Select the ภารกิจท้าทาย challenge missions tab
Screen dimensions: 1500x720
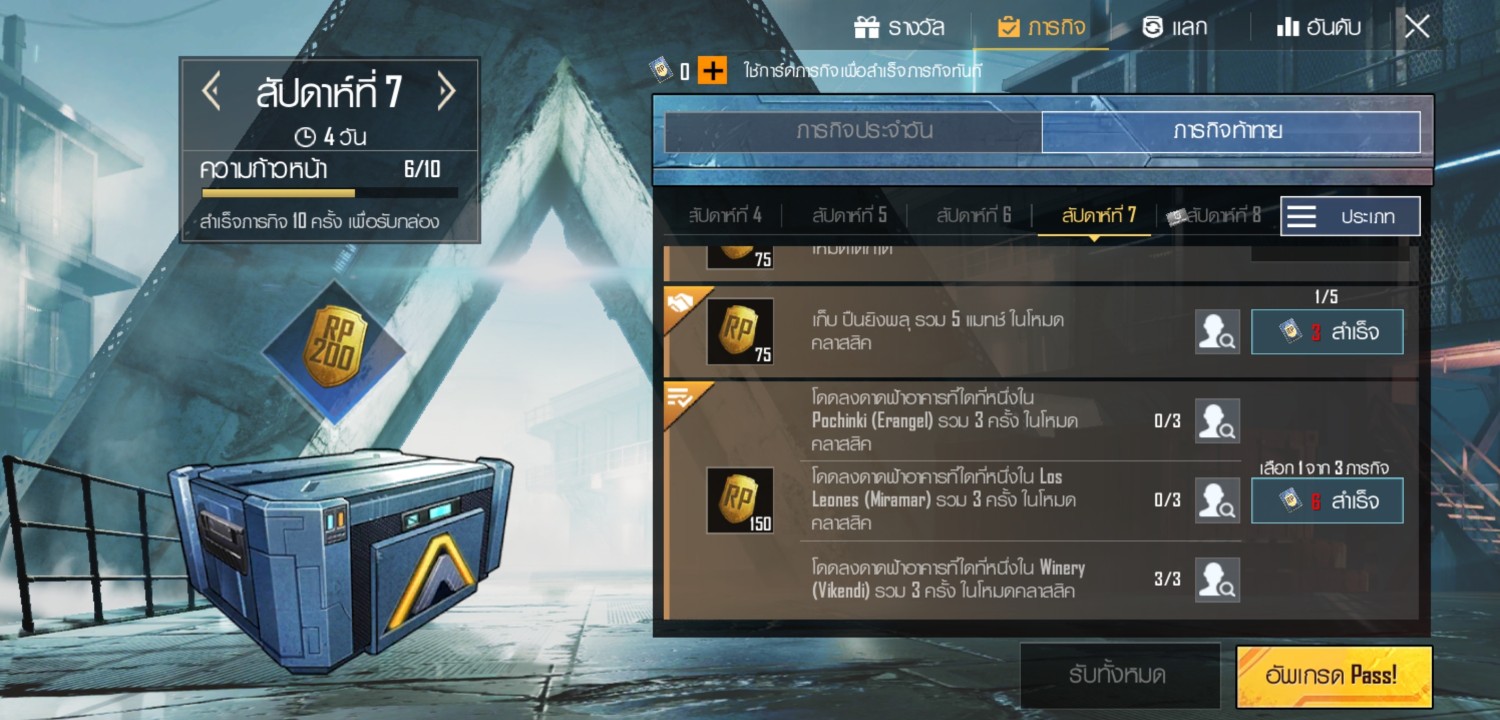[1230, 132]
